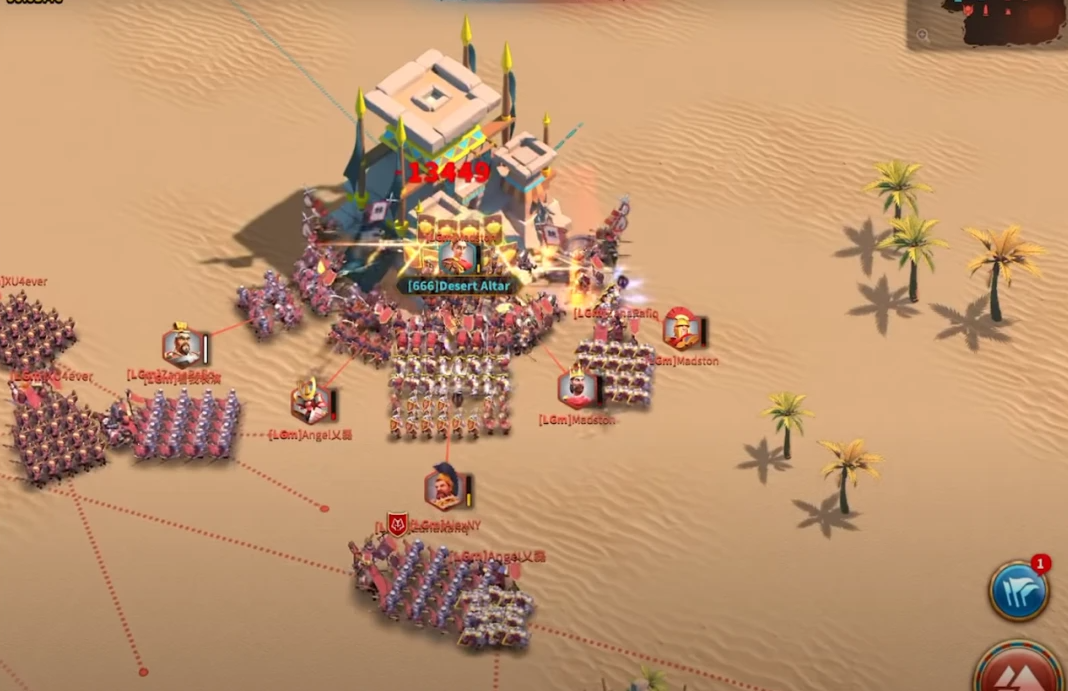1068x691 pixels.
Task: Select the commander portrait above the Desert Altar label
Action: 458,256
